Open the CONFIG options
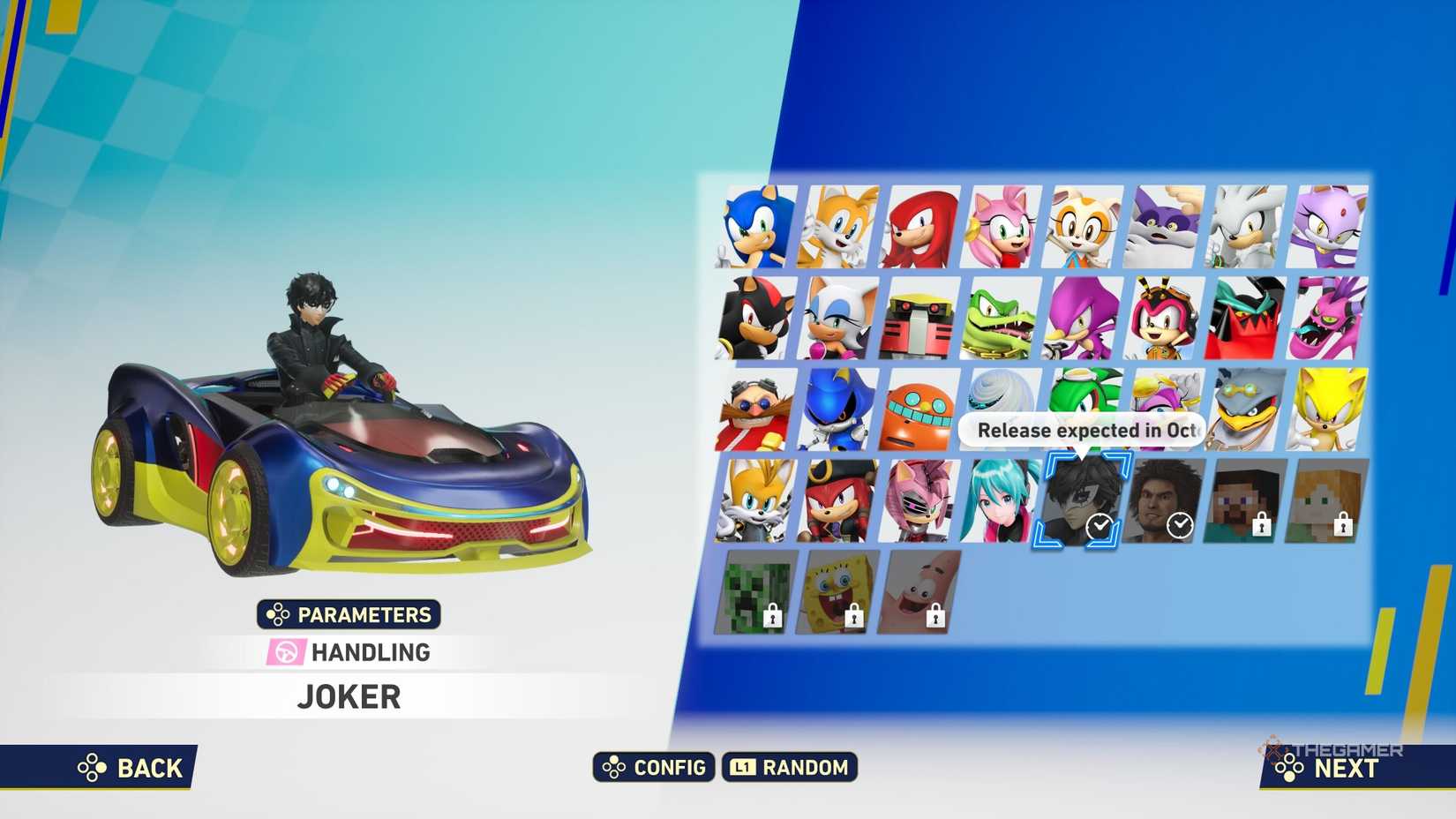The image size is (1456, 819). (654, 768)
